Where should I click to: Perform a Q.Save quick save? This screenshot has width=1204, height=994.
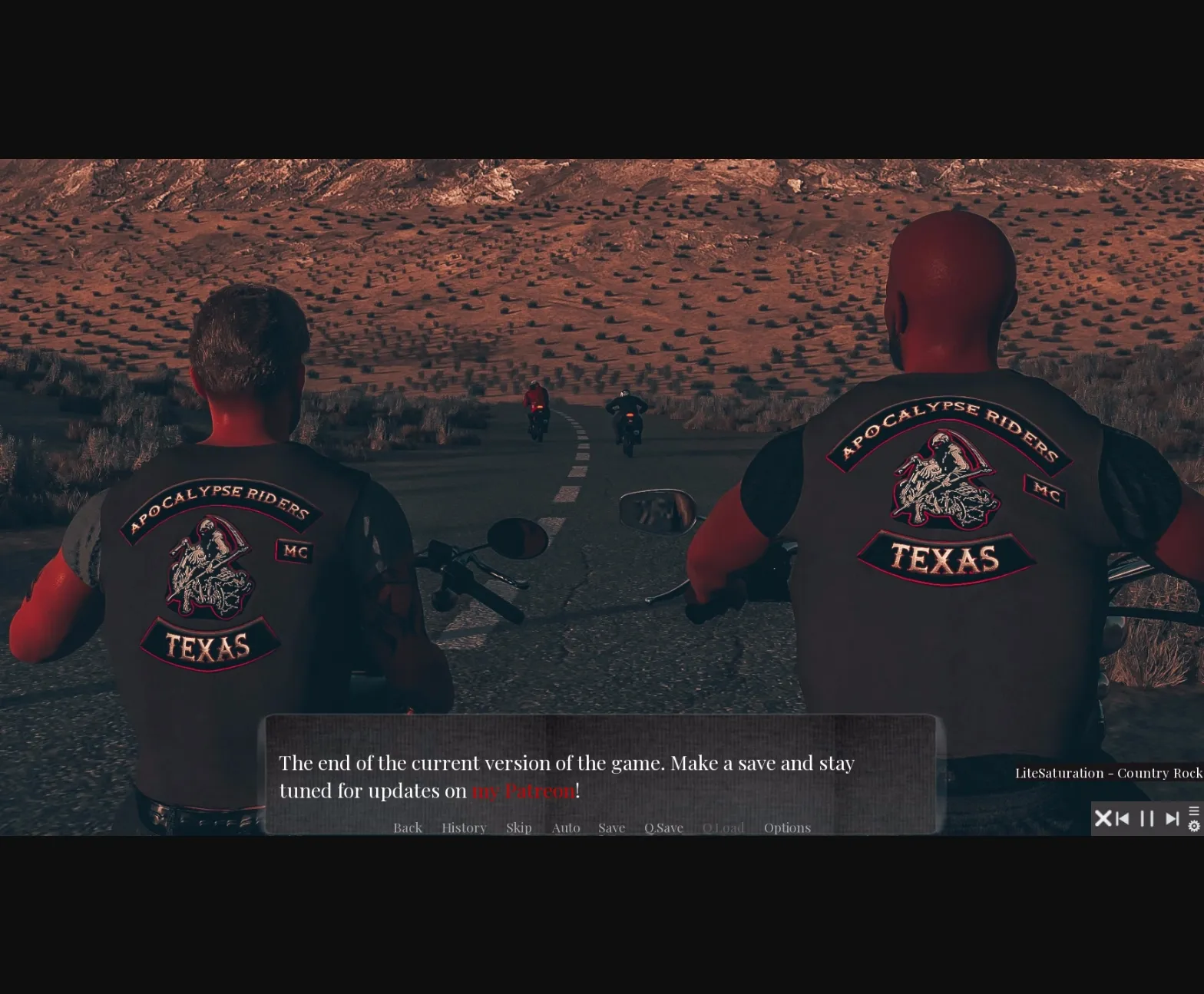click(x=663, y=827)
